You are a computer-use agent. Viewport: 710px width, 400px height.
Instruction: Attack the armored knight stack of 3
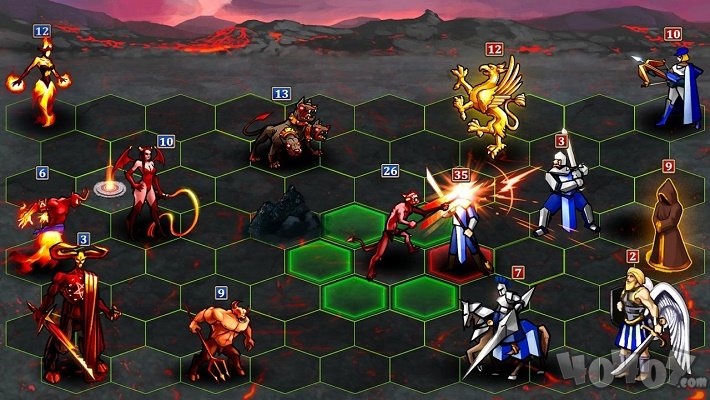(563, 192)
